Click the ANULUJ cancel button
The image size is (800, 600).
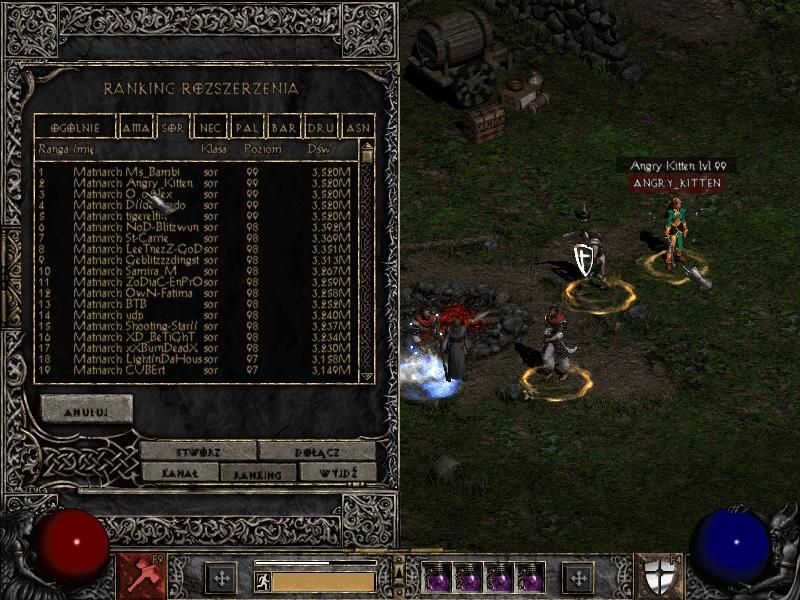click(87, 408)
